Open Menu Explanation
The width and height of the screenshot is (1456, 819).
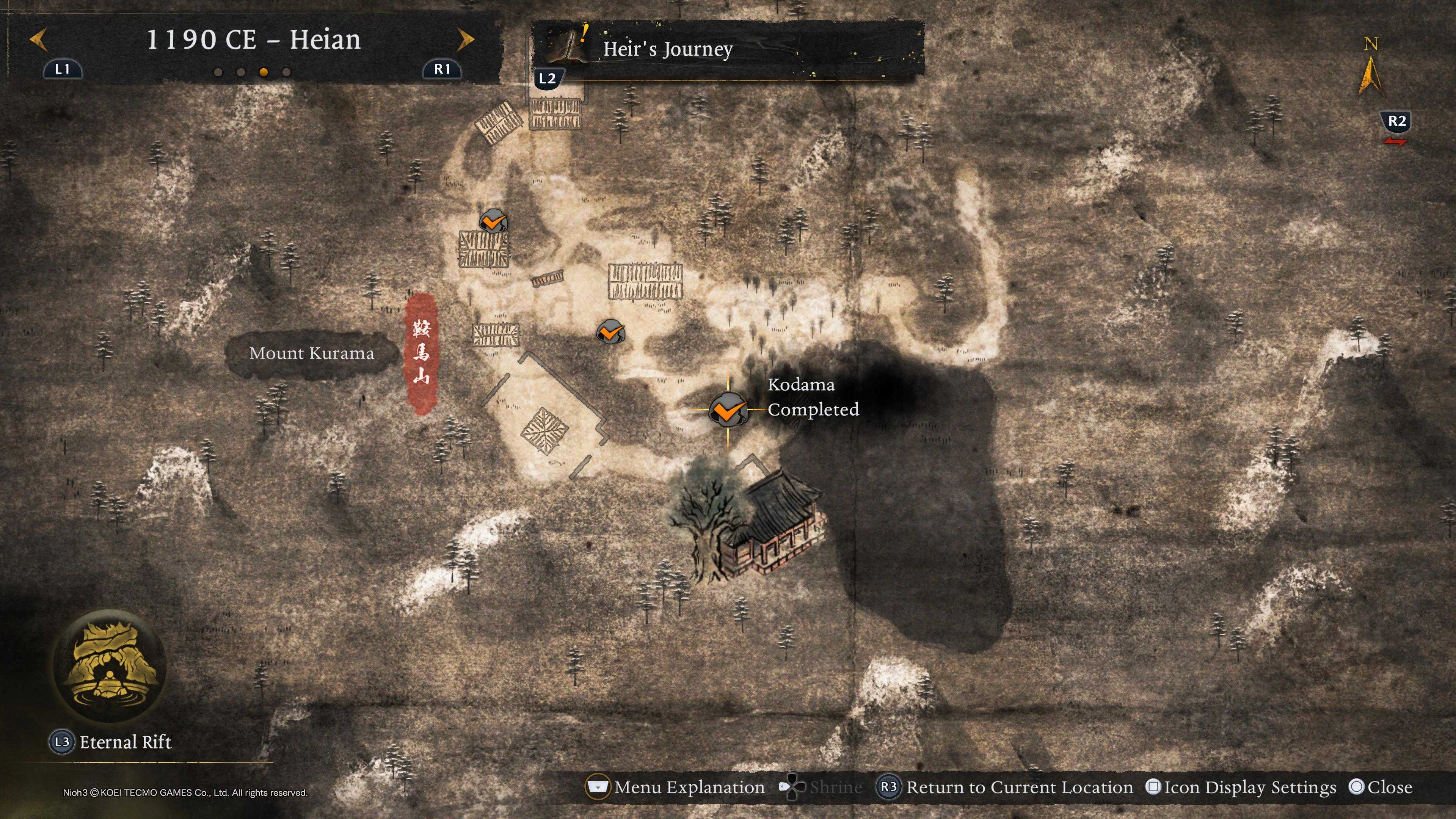click(689, 788)
